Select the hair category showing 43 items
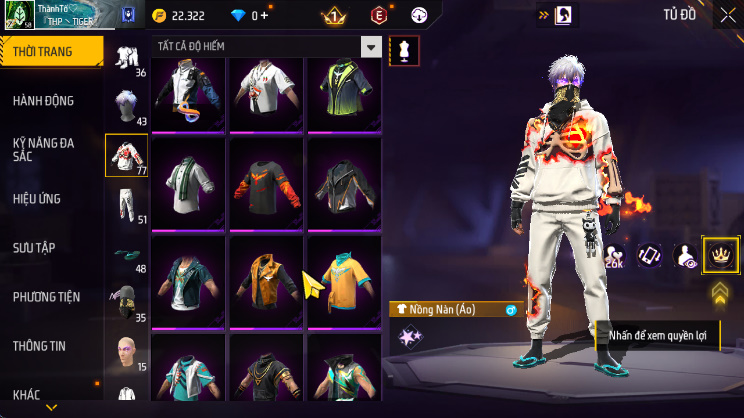The height and width of the screenshot is (418, 744). 126,106
